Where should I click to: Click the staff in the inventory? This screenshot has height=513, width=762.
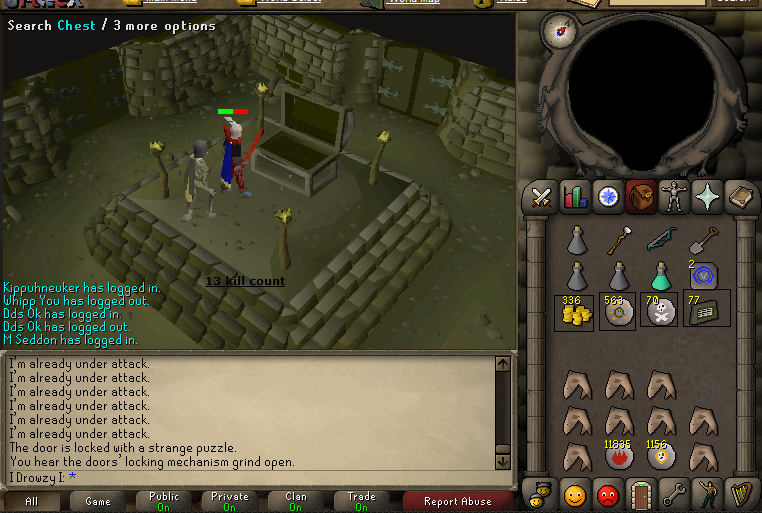click(618, 239)
